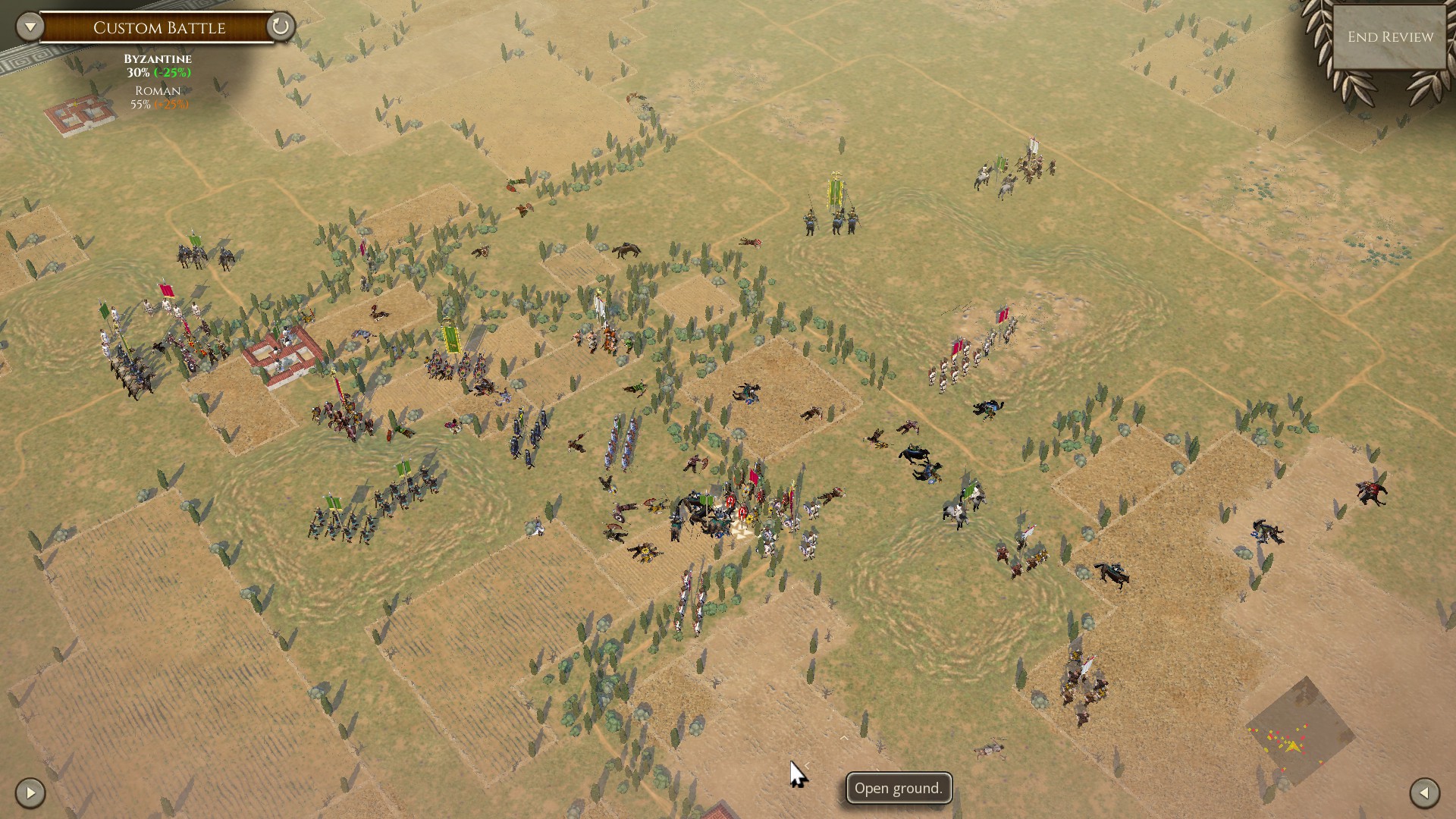
Task: Click the diamond-shaped minimap
Action: click(1301, 732)
